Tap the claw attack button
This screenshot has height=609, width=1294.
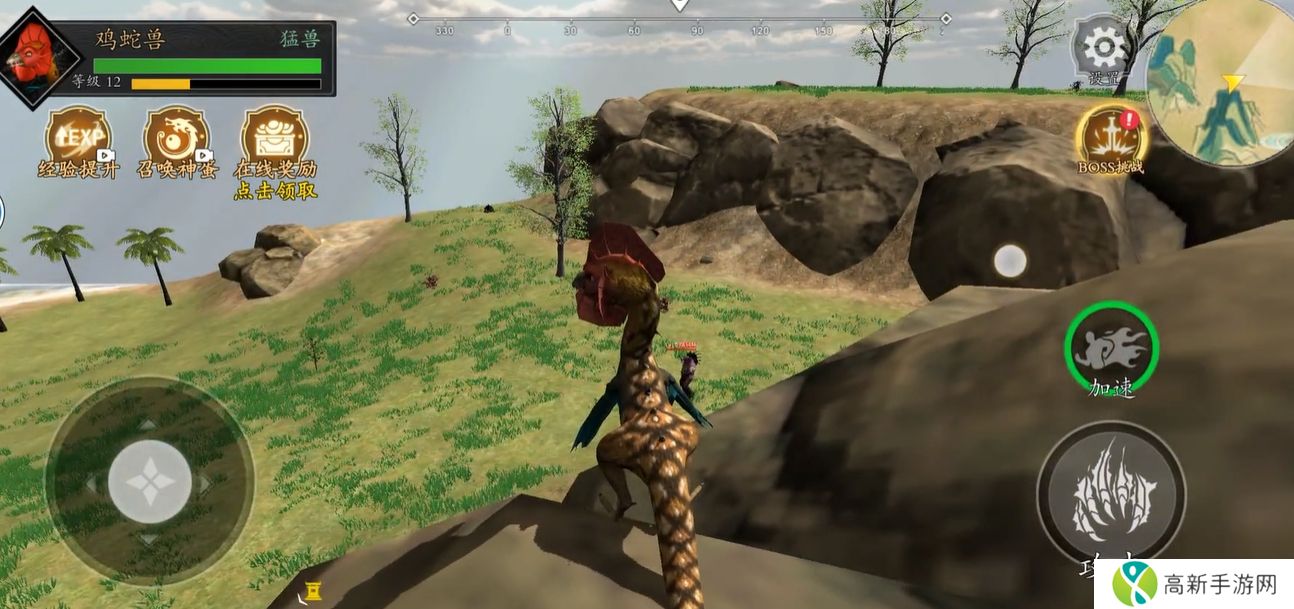tap(1111, 494)
